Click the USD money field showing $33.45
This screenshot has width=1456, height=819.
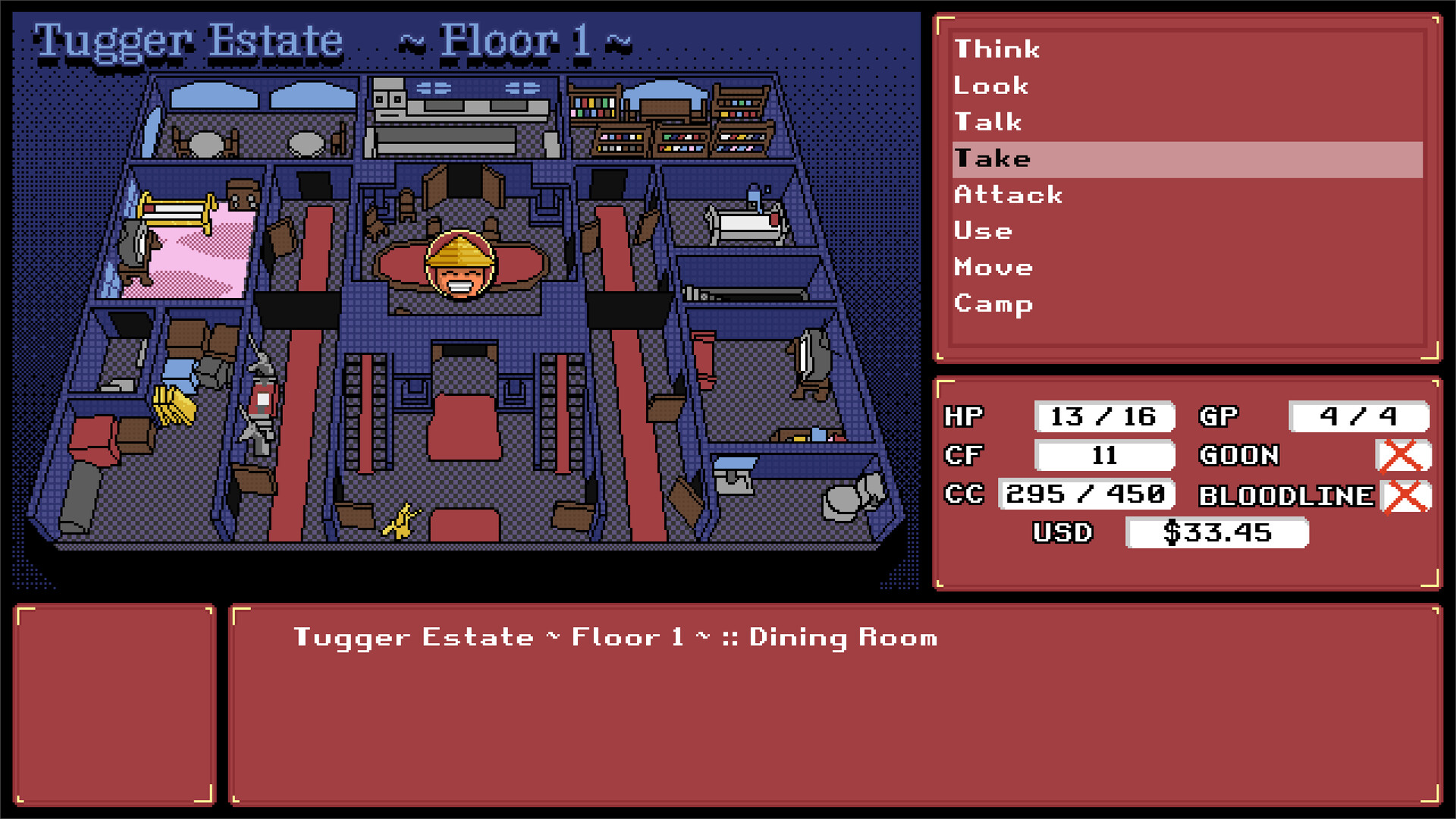click(1217, 533)
